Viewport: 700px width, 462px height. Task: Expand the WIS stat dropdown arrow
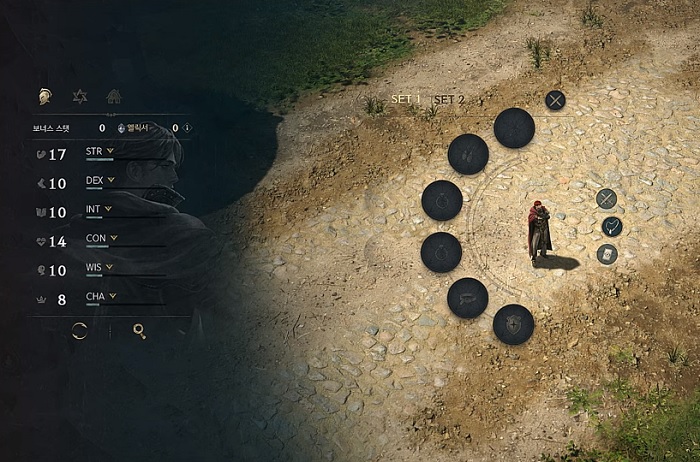[x=109, y=267]
